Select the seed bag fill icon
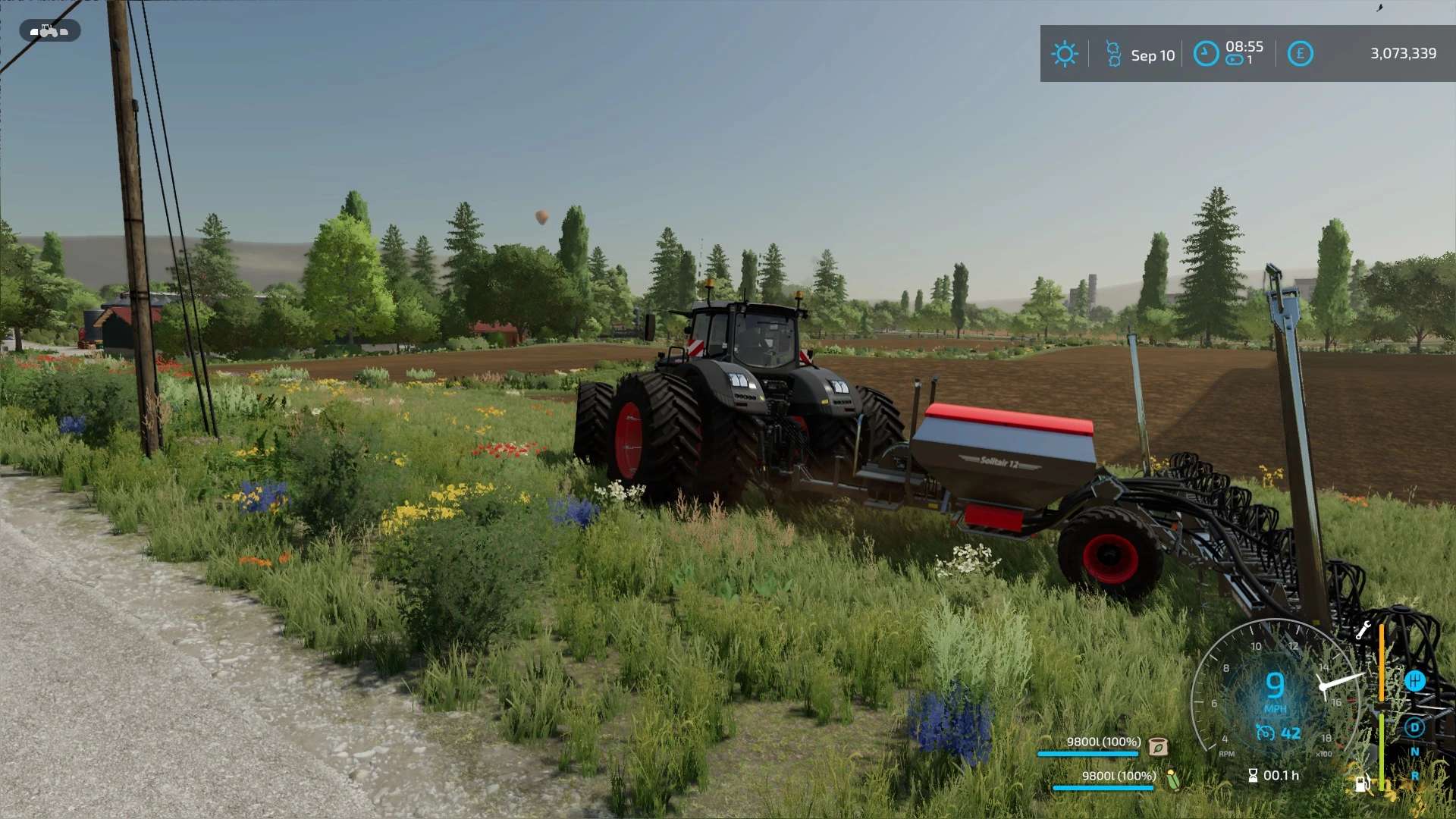 (1158, 747)
